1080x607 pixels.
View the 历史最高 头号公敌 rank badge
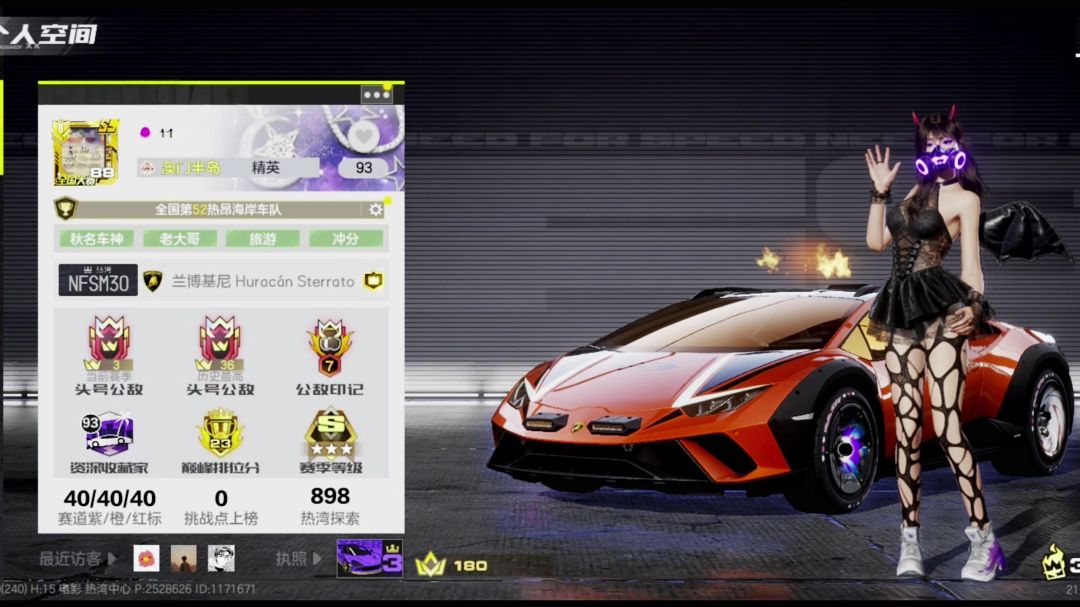pyautogui.click(x=220, y=345)
